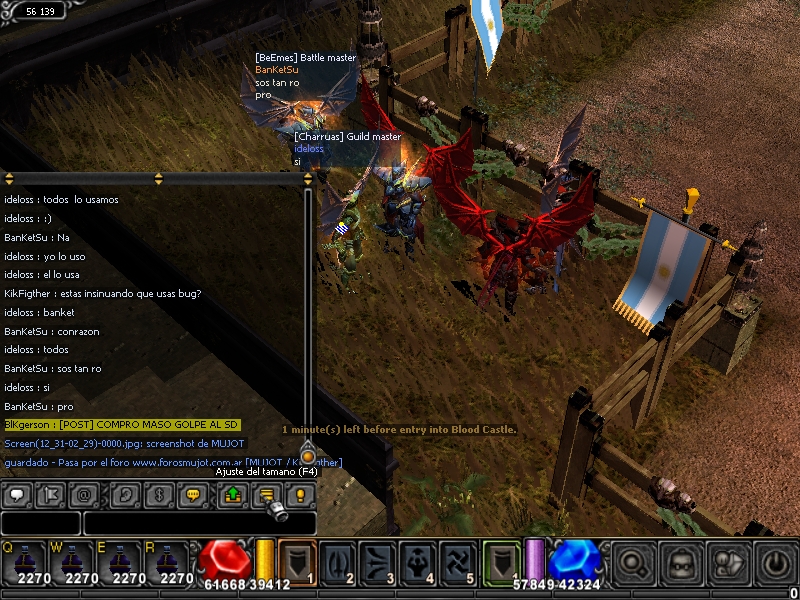Toggle the @ guild chat button
Viewport: 800px width, 600px height.
[84, 494]
